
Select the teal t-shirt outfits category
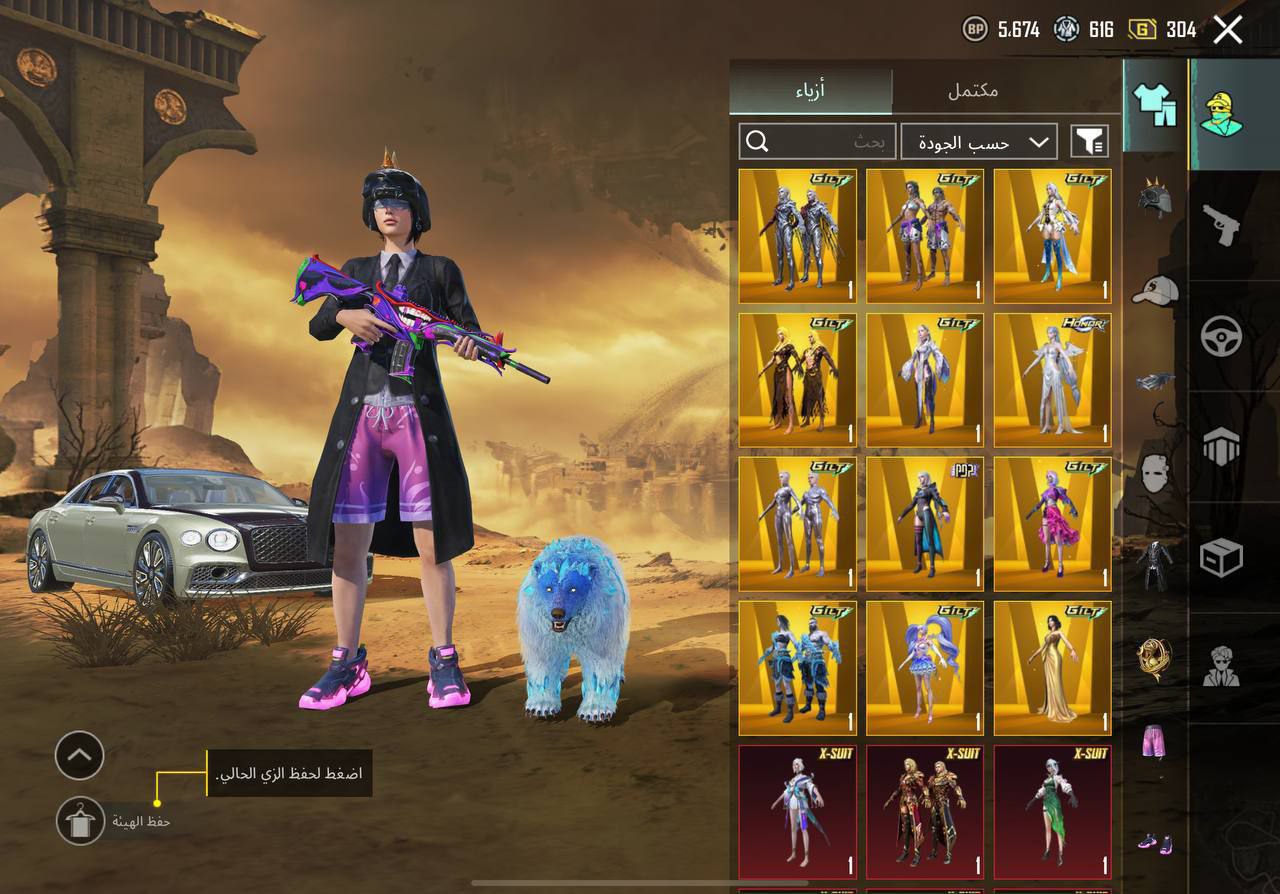tap(1155, 105)
